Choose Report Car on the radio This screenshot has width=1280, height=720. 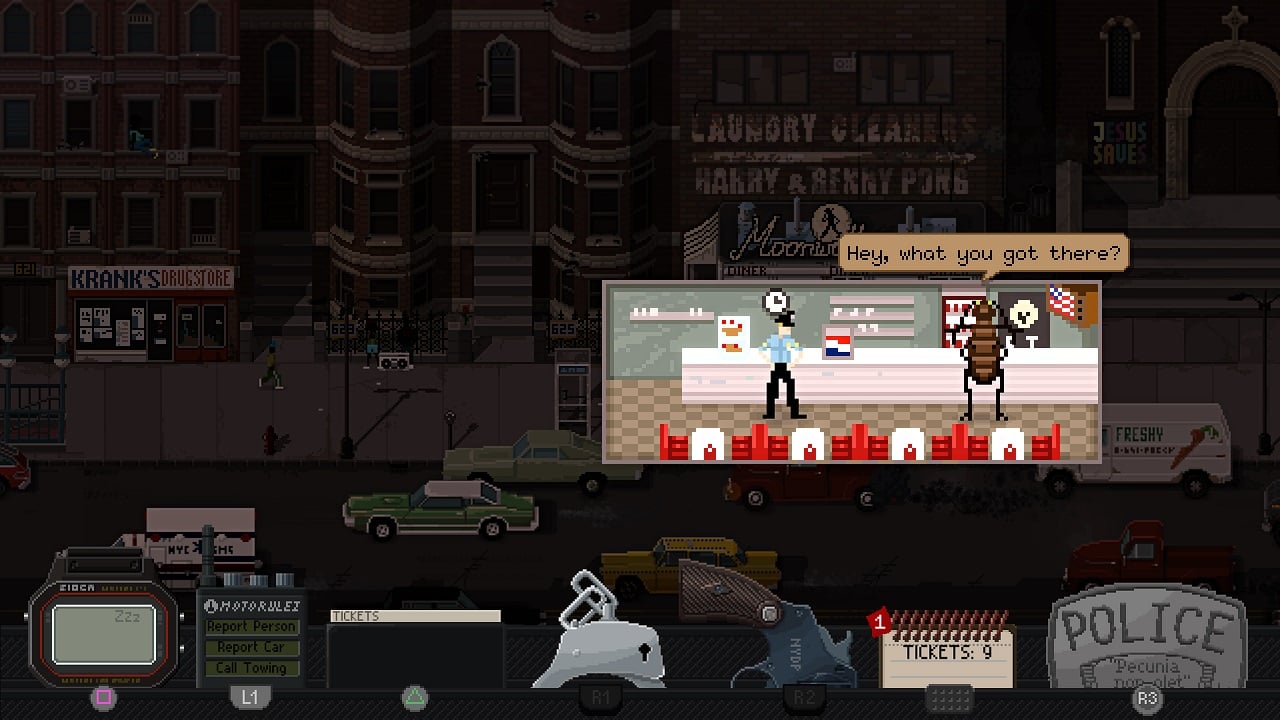(251, 647)
